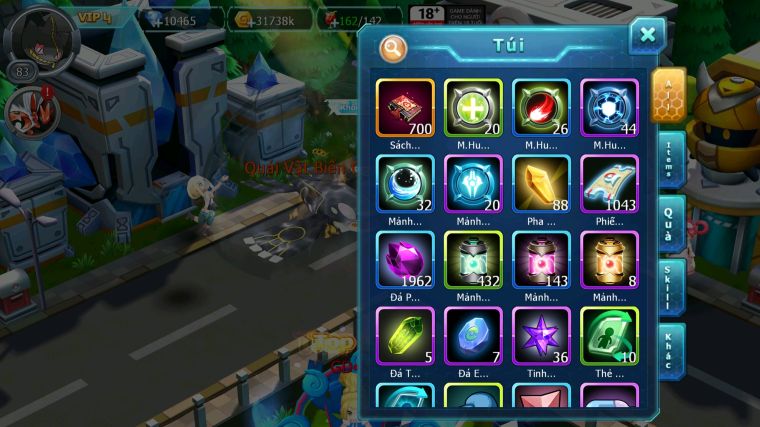
Task: Select the green cross item with 20
Action: (473, 108)
